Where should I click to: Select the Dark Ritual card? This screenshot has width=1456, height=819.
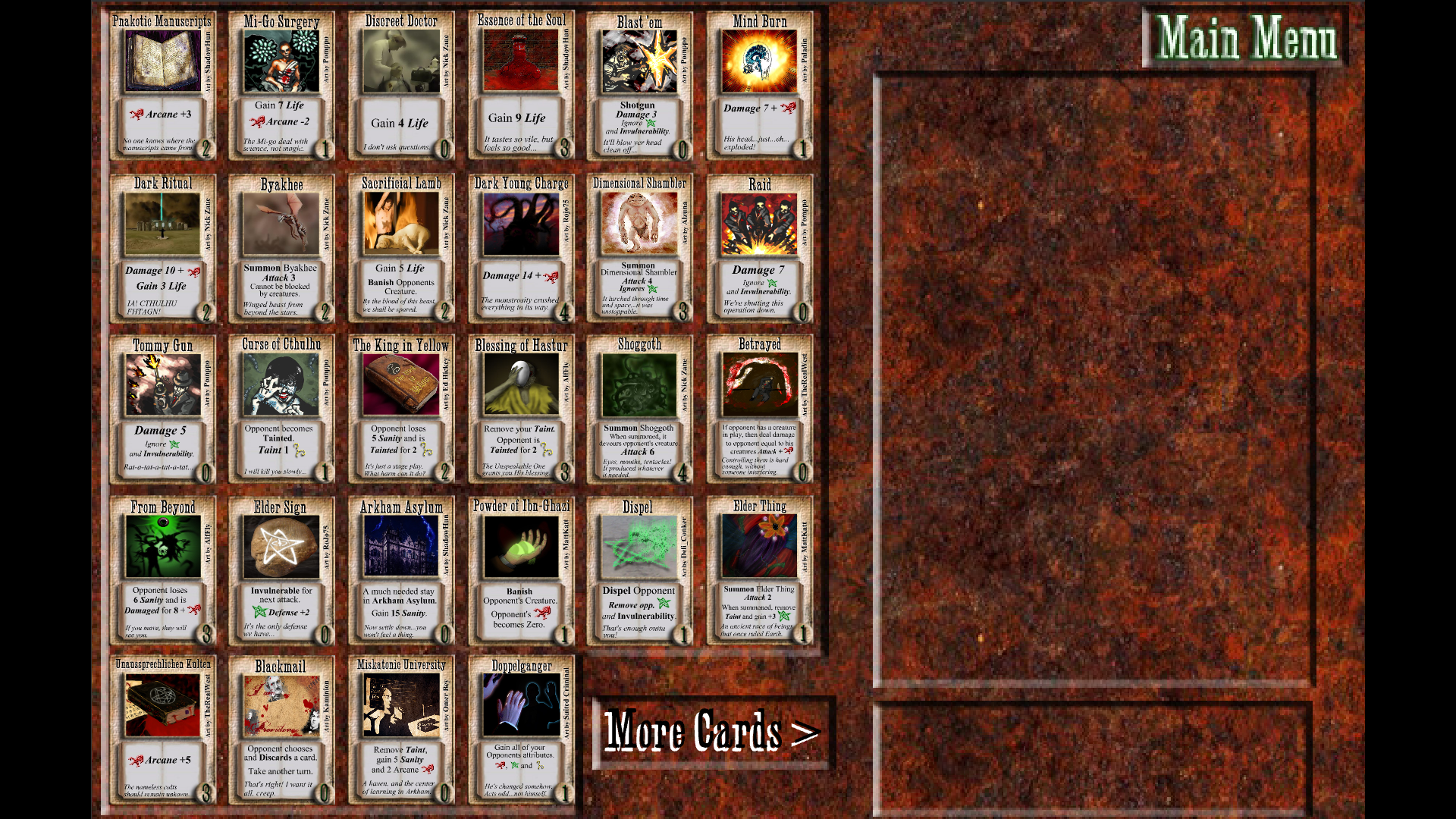click(x=163, y=248)
